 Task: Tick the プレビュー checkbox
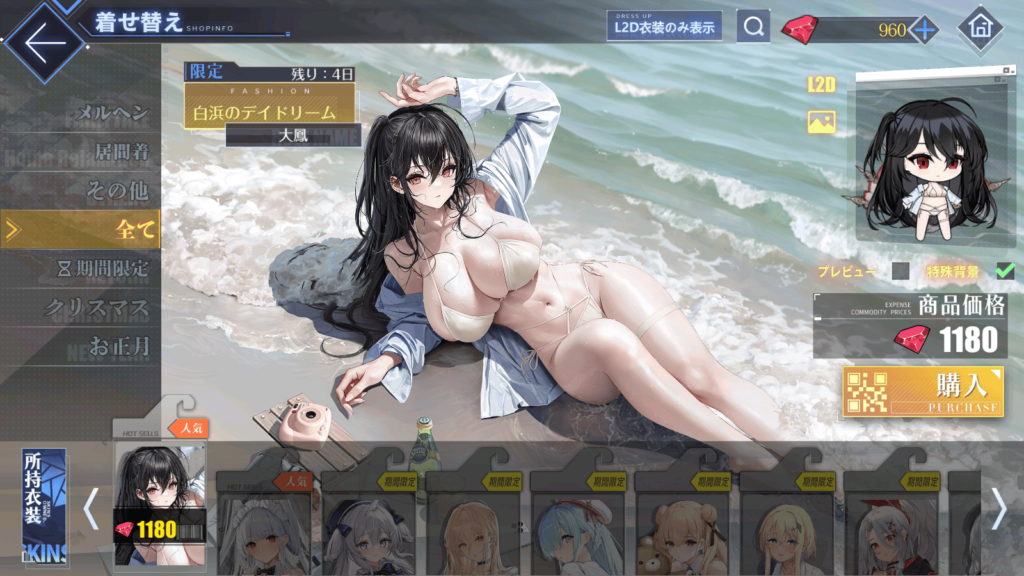pyautogui.click(x=900, y=271)
